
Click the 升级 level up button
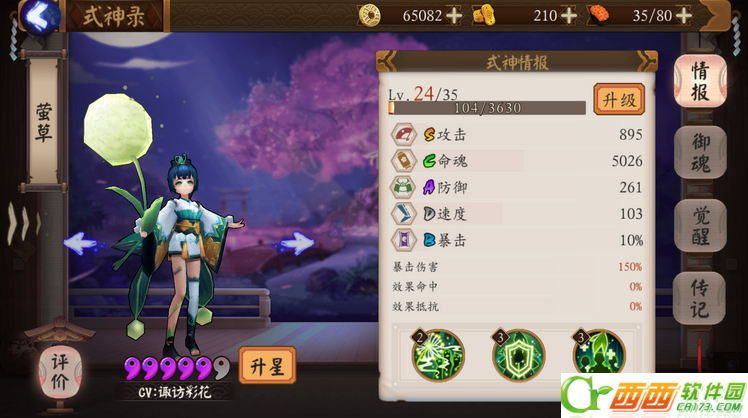619,99
